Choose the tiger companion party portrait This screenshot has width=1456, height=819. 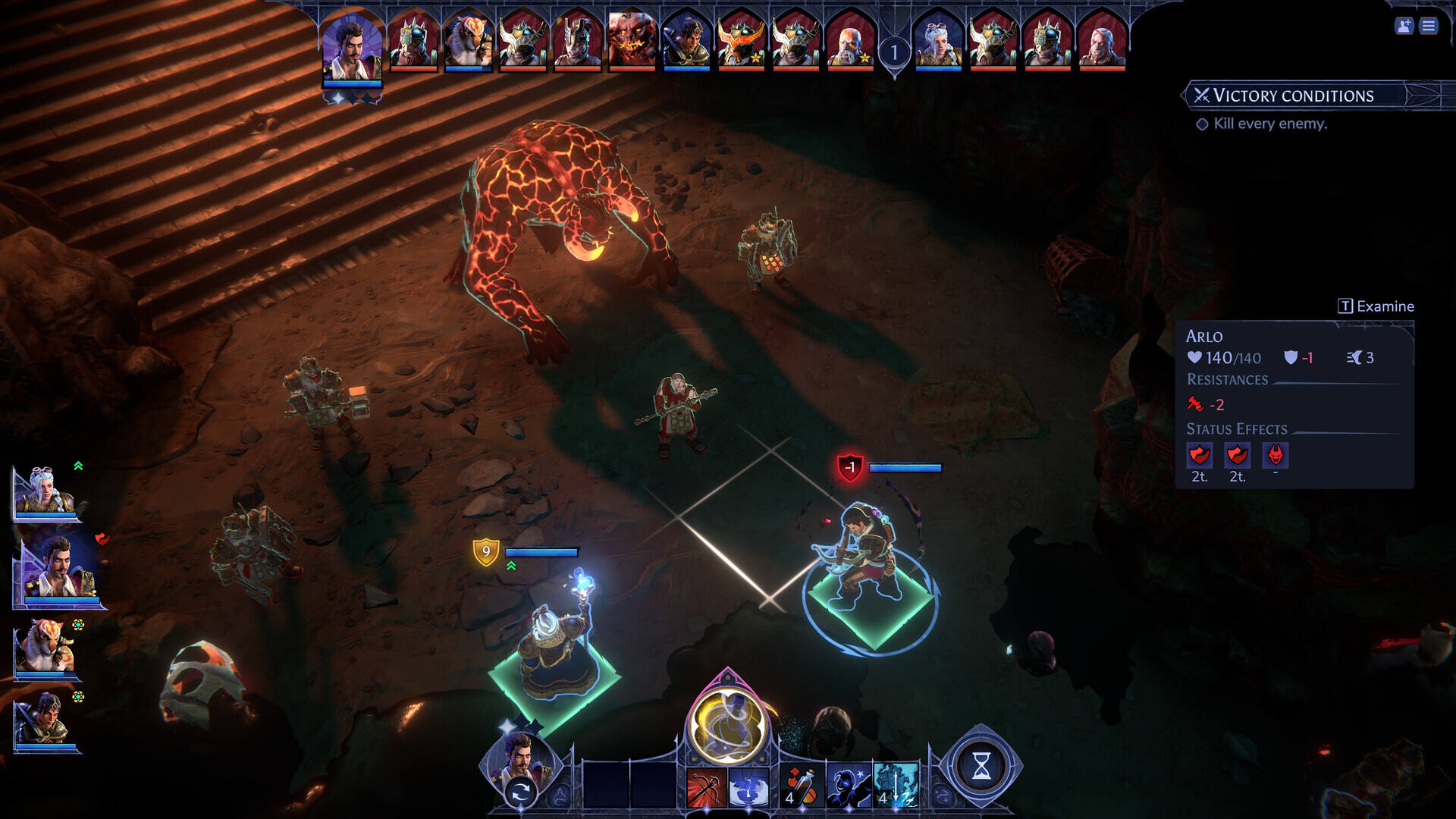click(x=45, y=647)
